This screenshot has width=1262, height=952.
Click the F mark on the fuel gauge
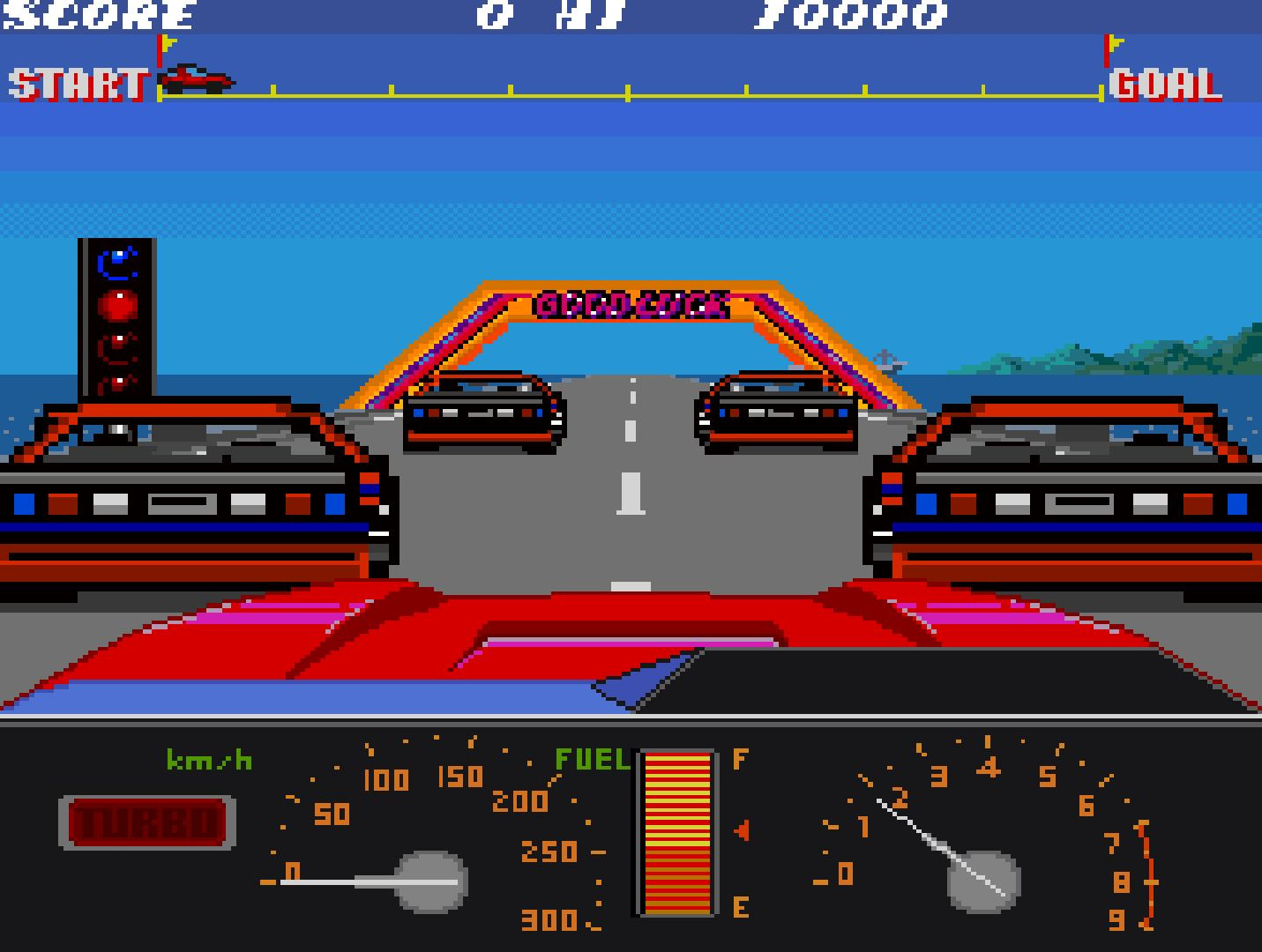click(x=739, y=761)
